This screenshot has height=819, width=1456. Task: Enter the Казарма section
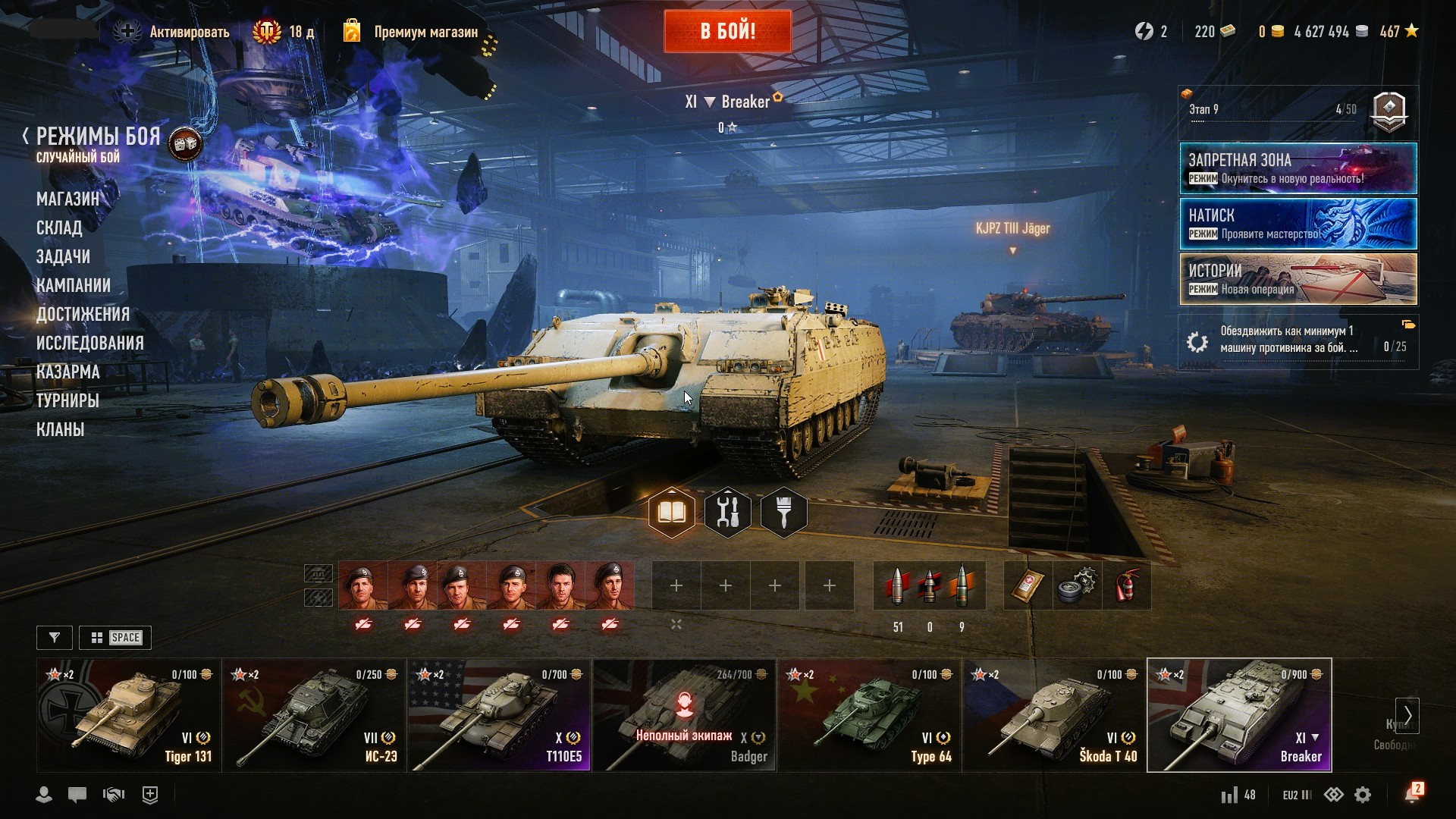(x=68, y=372)
